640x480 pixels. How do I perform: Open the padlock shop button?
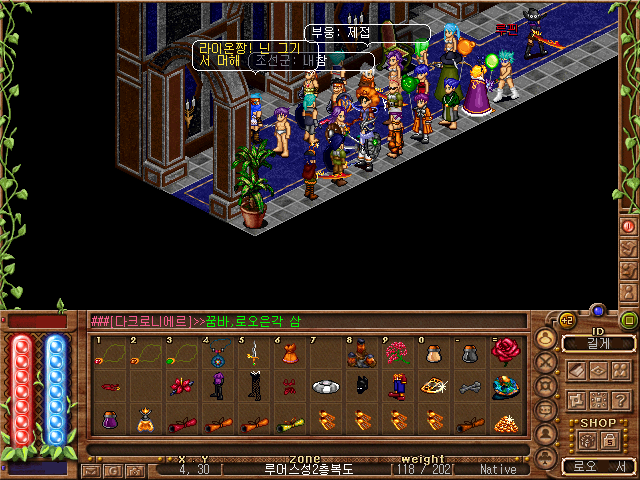point(609,439)
